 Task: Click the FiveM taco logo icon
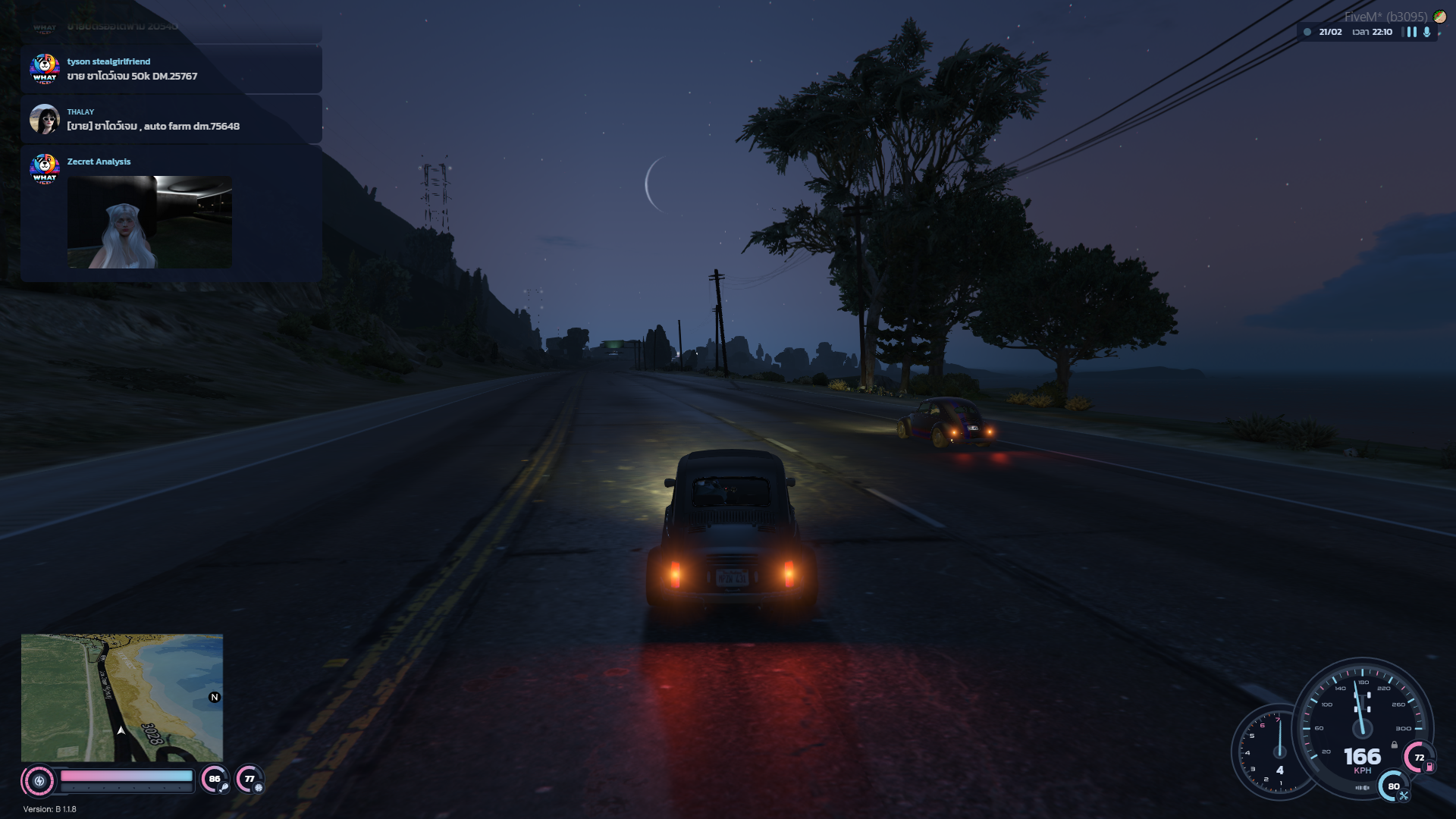(x=1439, y=17)
